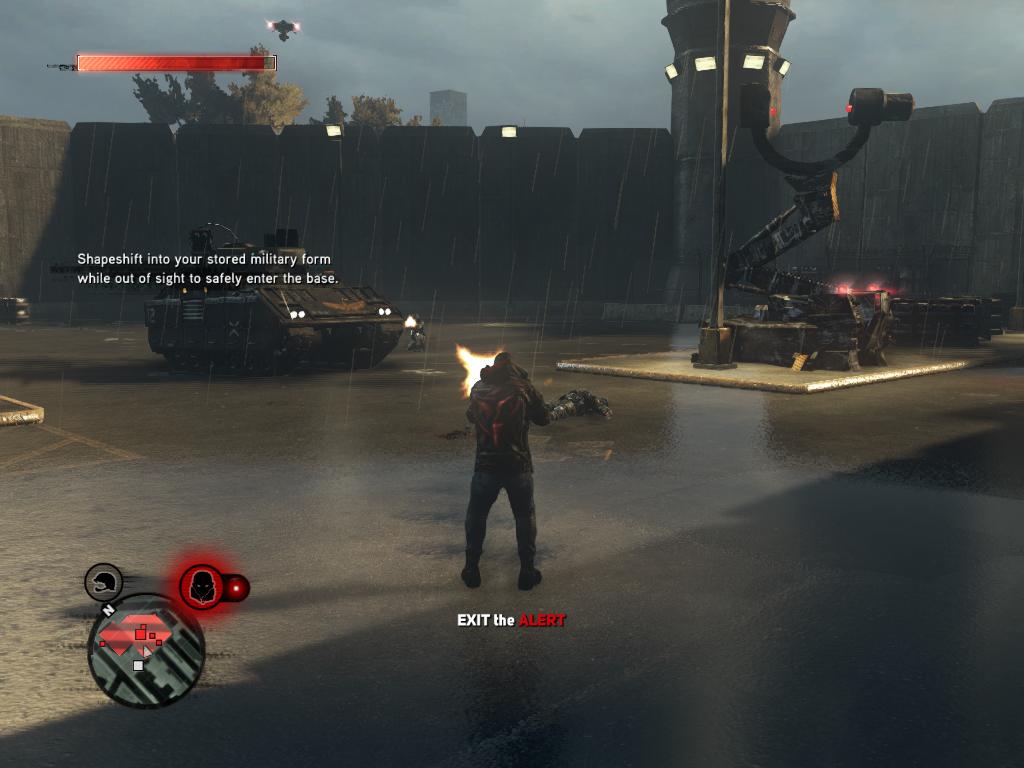Click the grey soldier helmet disguise icon
This screenshot has height=768, width=1024.
(x=103, y=582)
